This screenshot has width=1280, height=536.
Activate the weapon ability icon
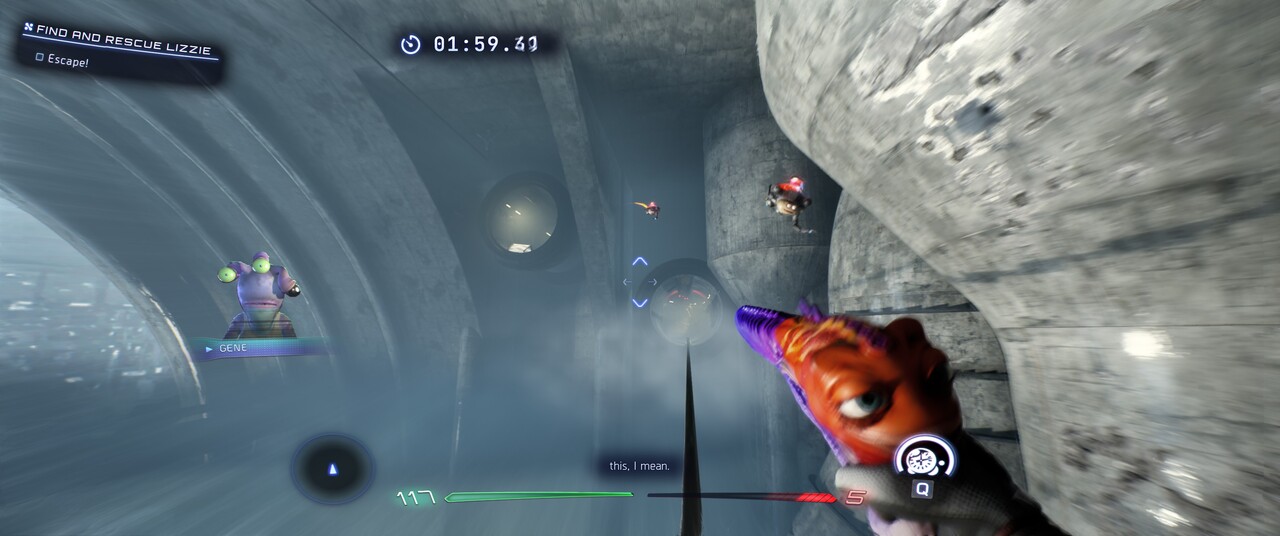[x=923, y=460]
